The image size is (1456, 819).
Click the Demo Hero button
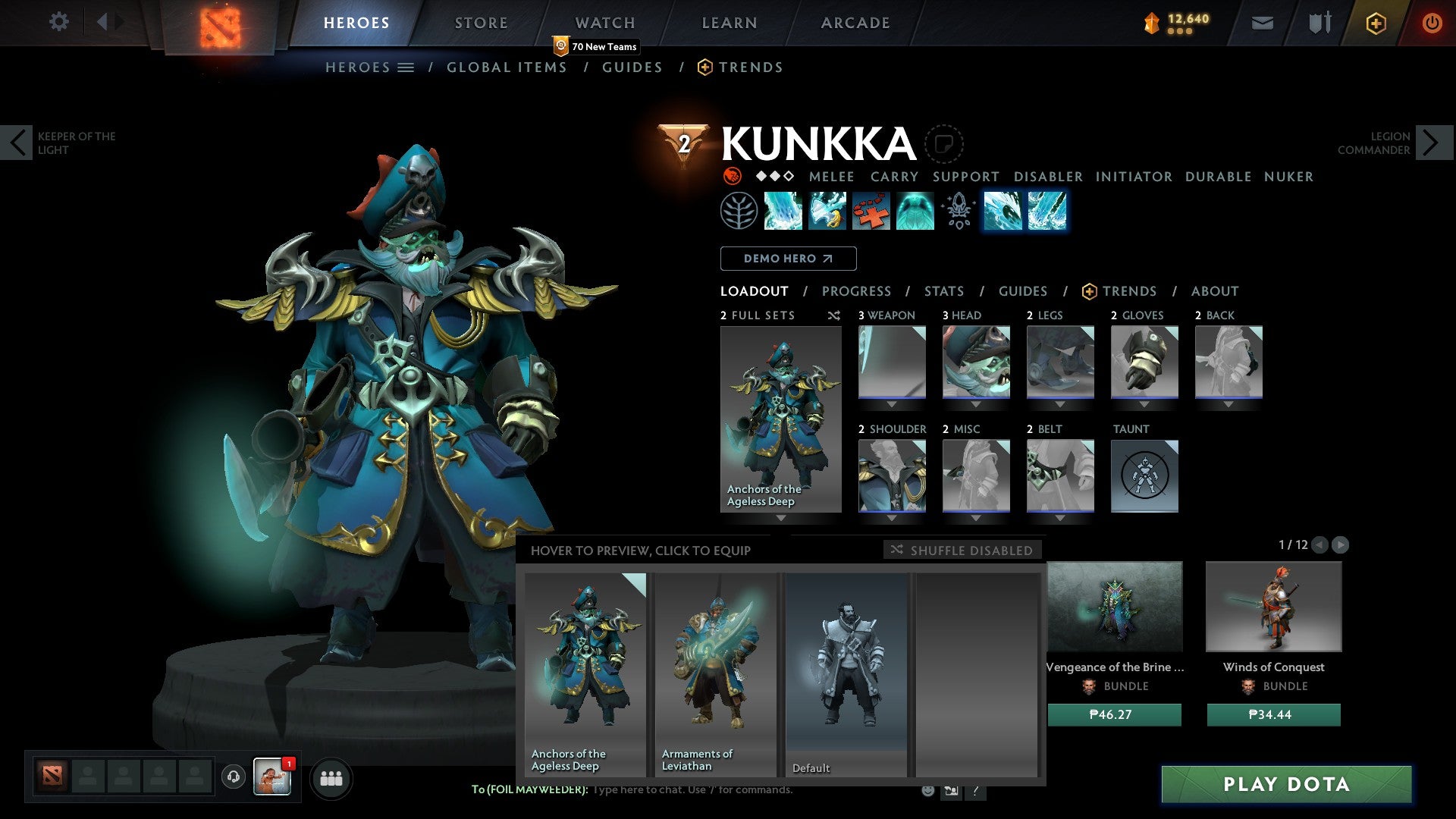pyautogui.click(x=788, y=258)
